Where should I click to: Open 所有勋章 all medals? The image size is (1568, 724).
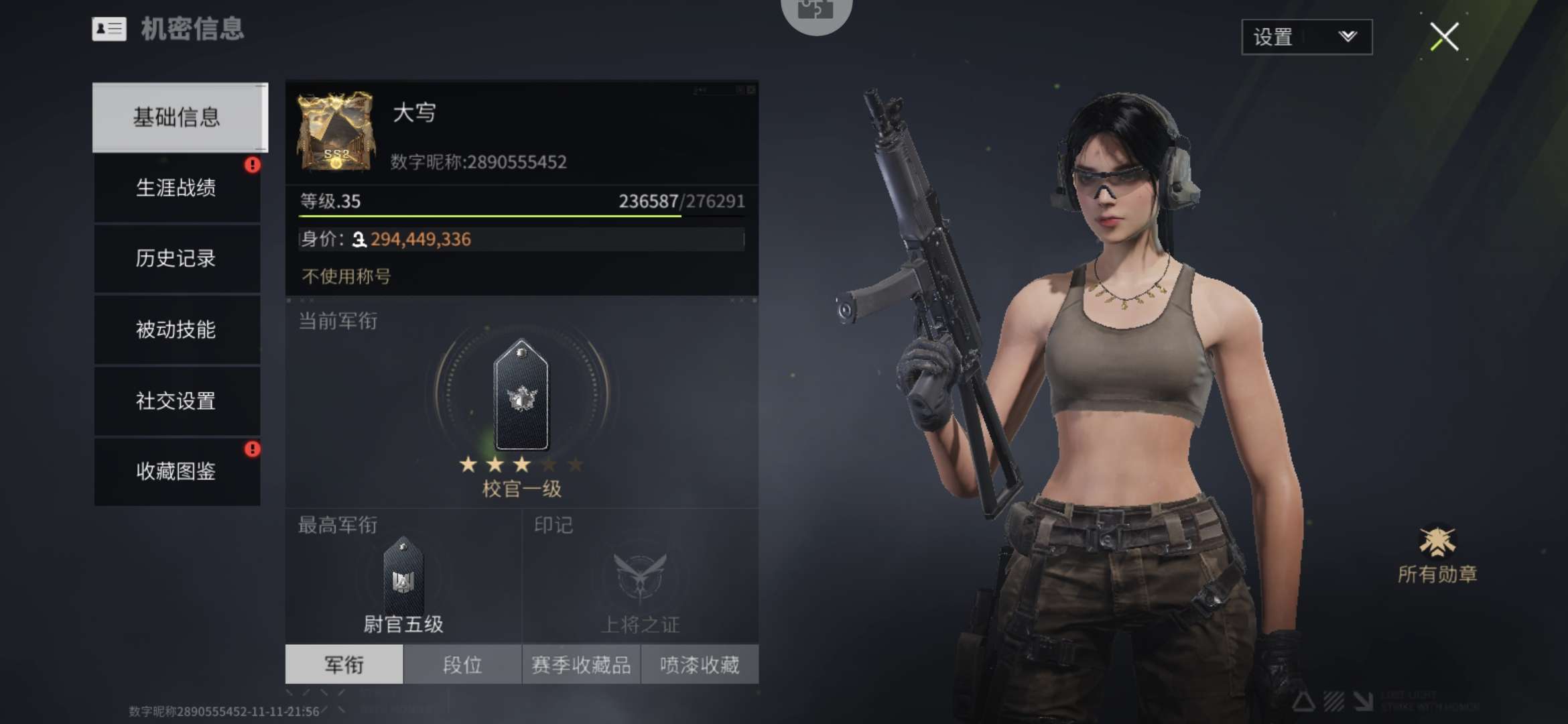(1437, 554)
